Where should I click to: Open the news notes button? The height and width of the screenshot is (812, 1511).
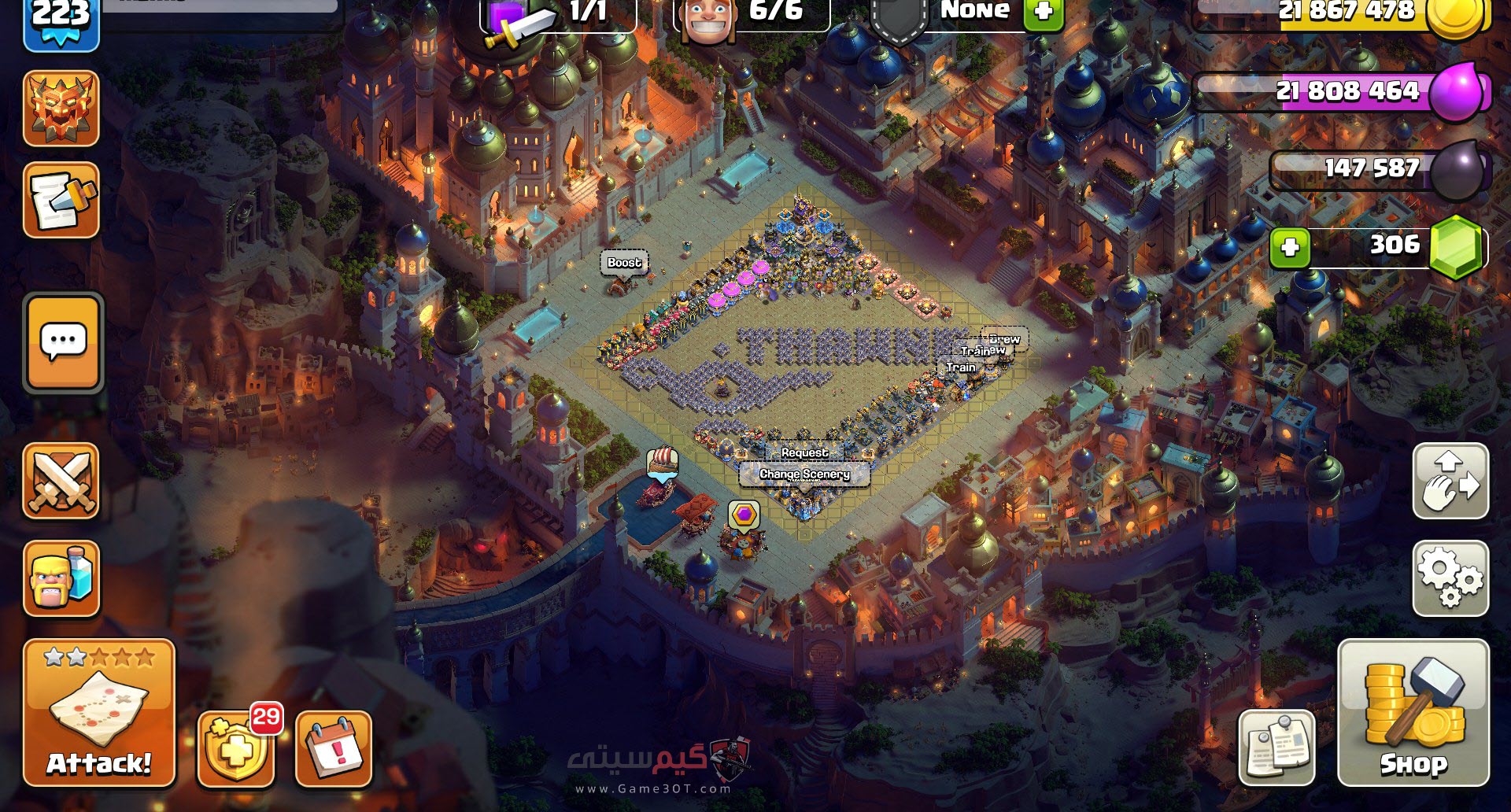(1276, 747)
